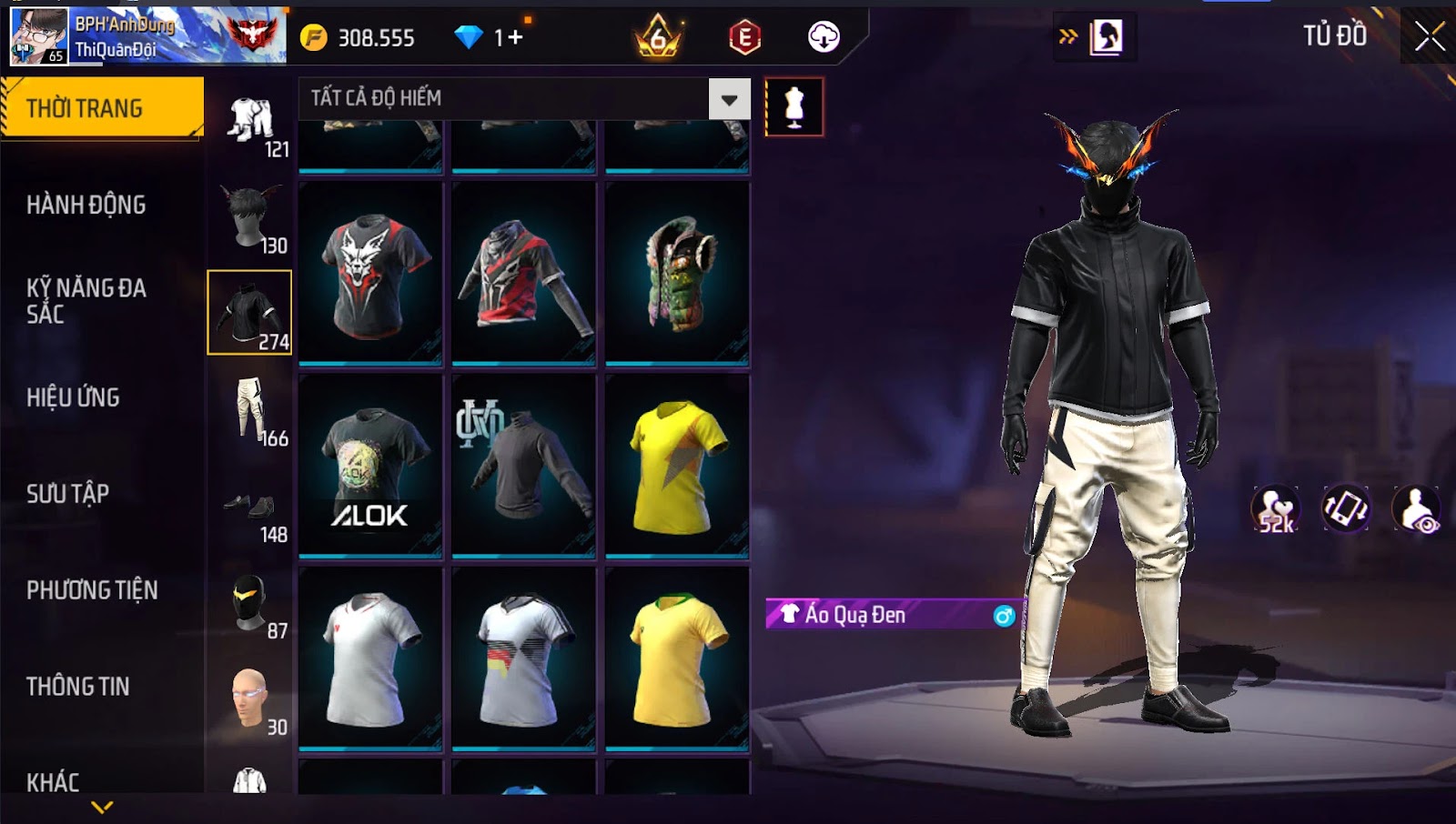Go to the SƯU TẬP collection tab
Screen dimensions: 1456x824
point(68,494)
